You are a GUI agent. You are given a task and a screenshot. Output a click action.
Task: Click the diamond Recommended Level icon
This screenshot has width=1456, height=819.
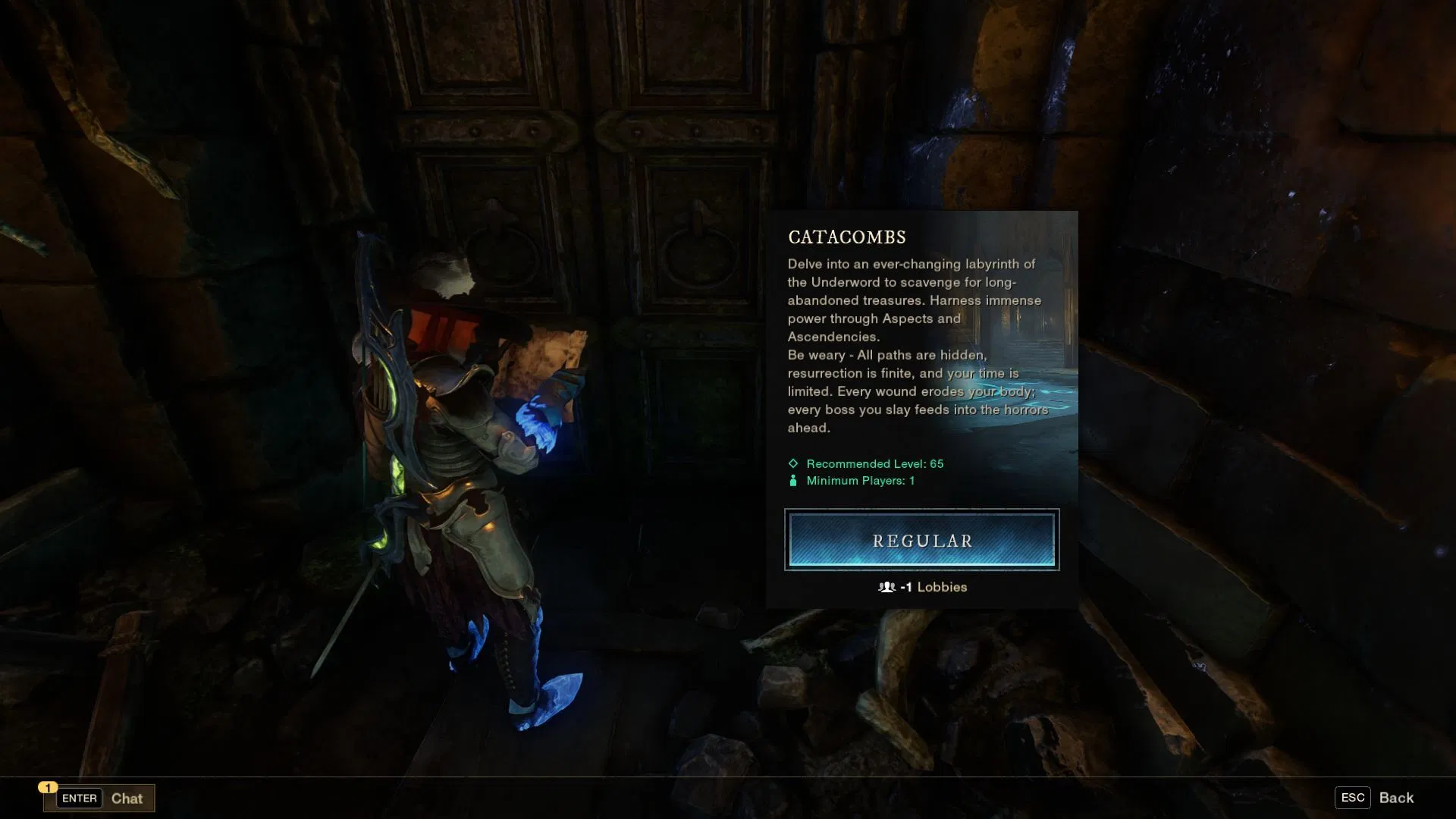tap(792, 463)
